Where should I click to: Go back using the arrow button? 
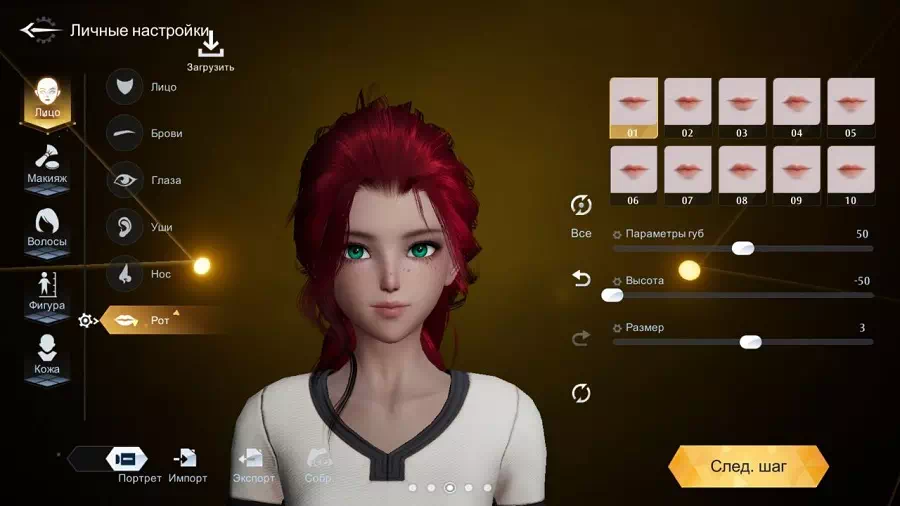point(40,30)
